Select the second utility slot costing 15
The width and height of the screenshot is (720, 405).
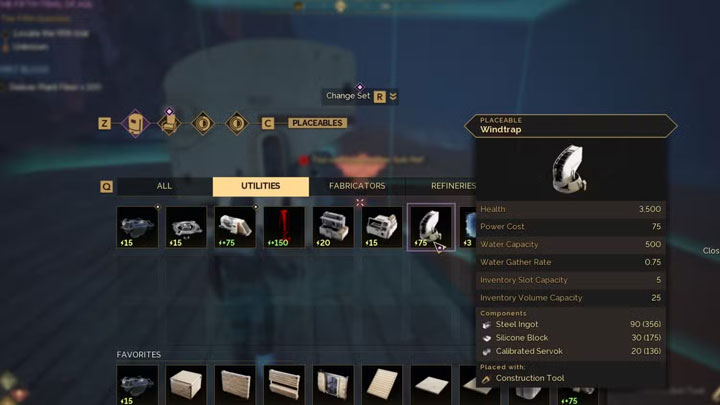(x=186, y=227)
